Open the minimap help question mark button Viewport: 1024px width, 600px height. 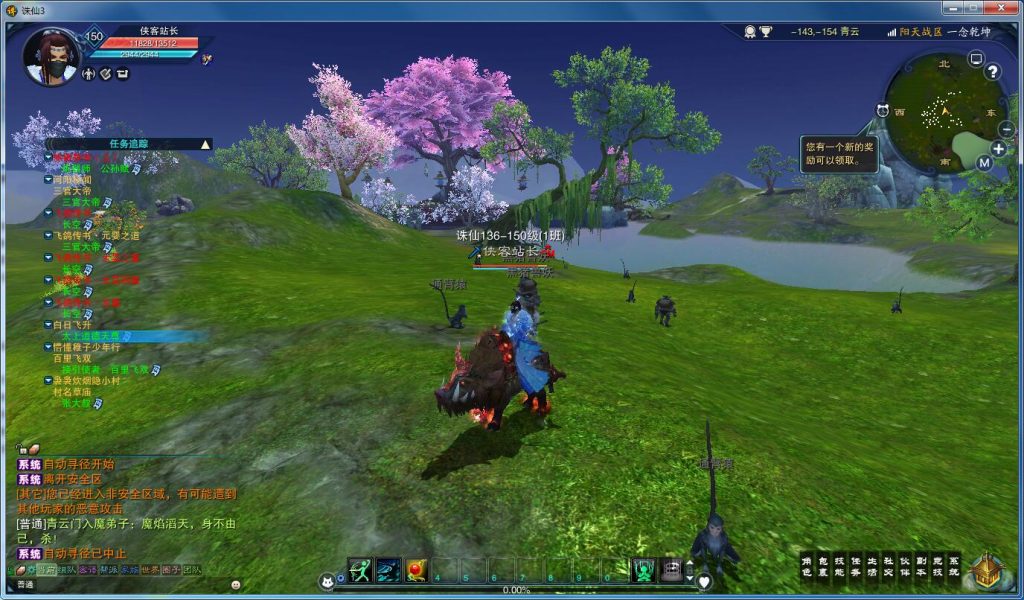tap(992, 72)
